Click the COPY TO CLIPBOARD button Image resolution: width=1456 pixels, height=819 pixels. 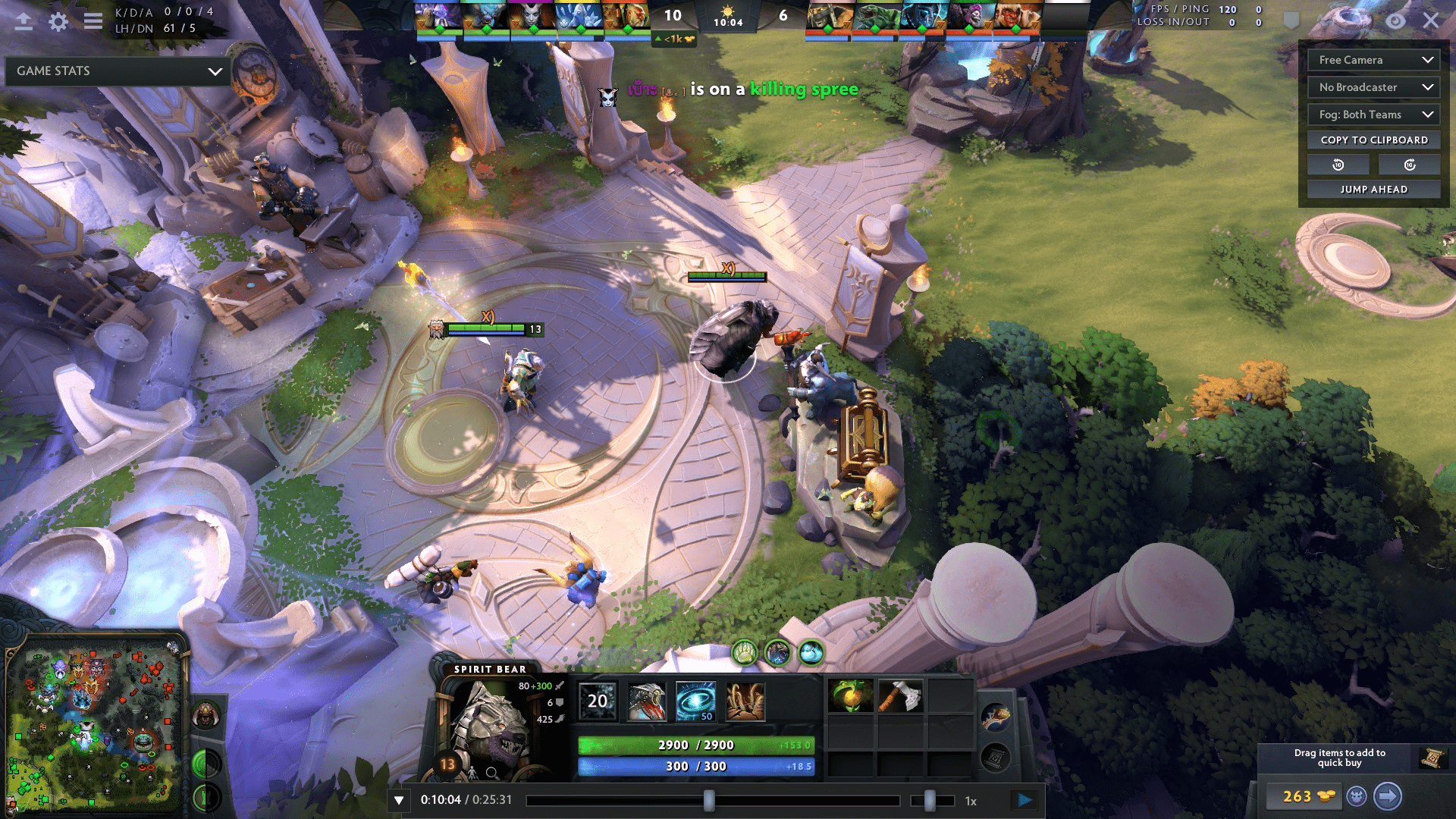click(x=1373, y=140)
